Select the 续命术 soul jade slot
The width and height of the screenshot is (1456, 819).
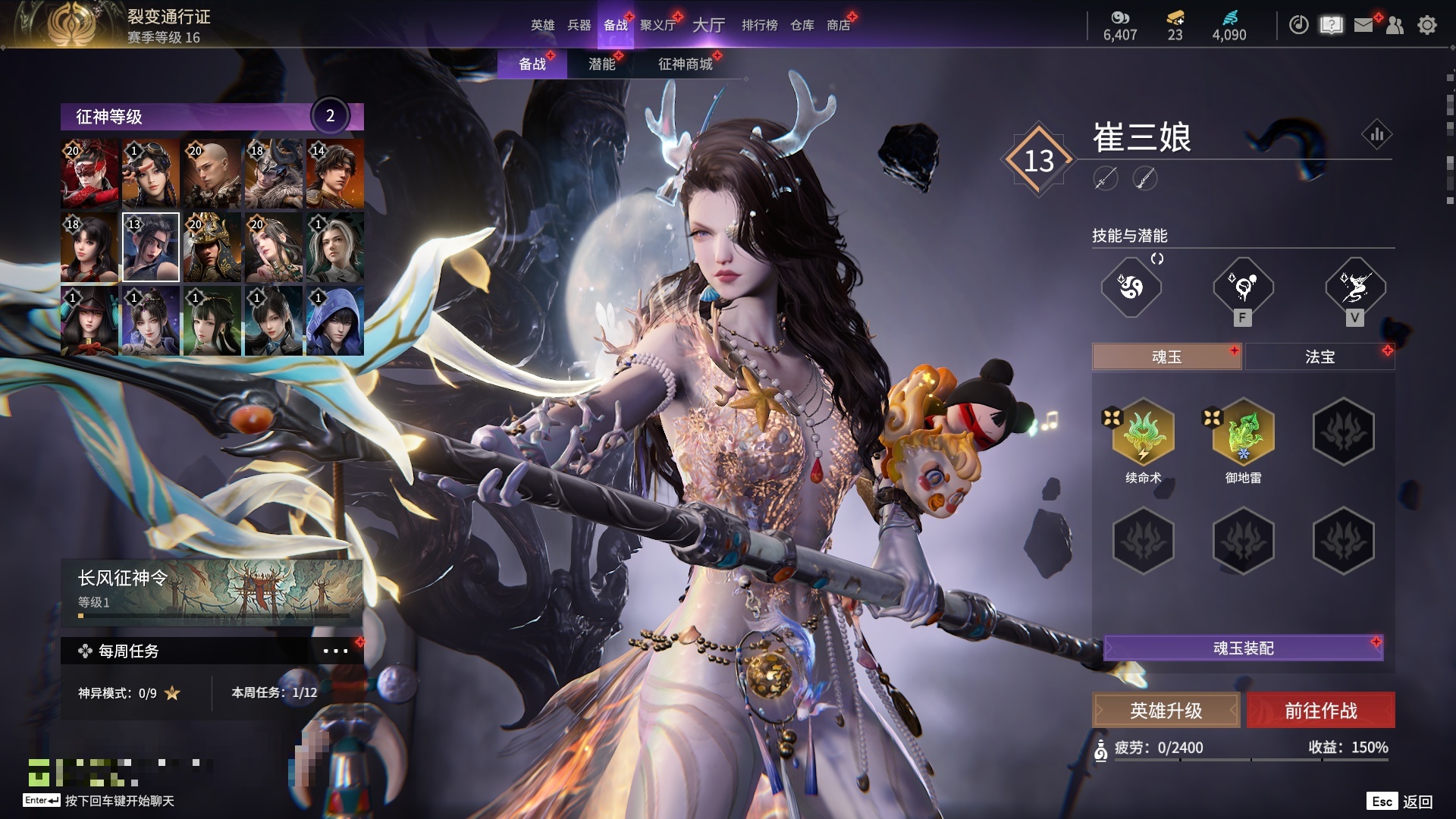click(x=1143, y=432)
